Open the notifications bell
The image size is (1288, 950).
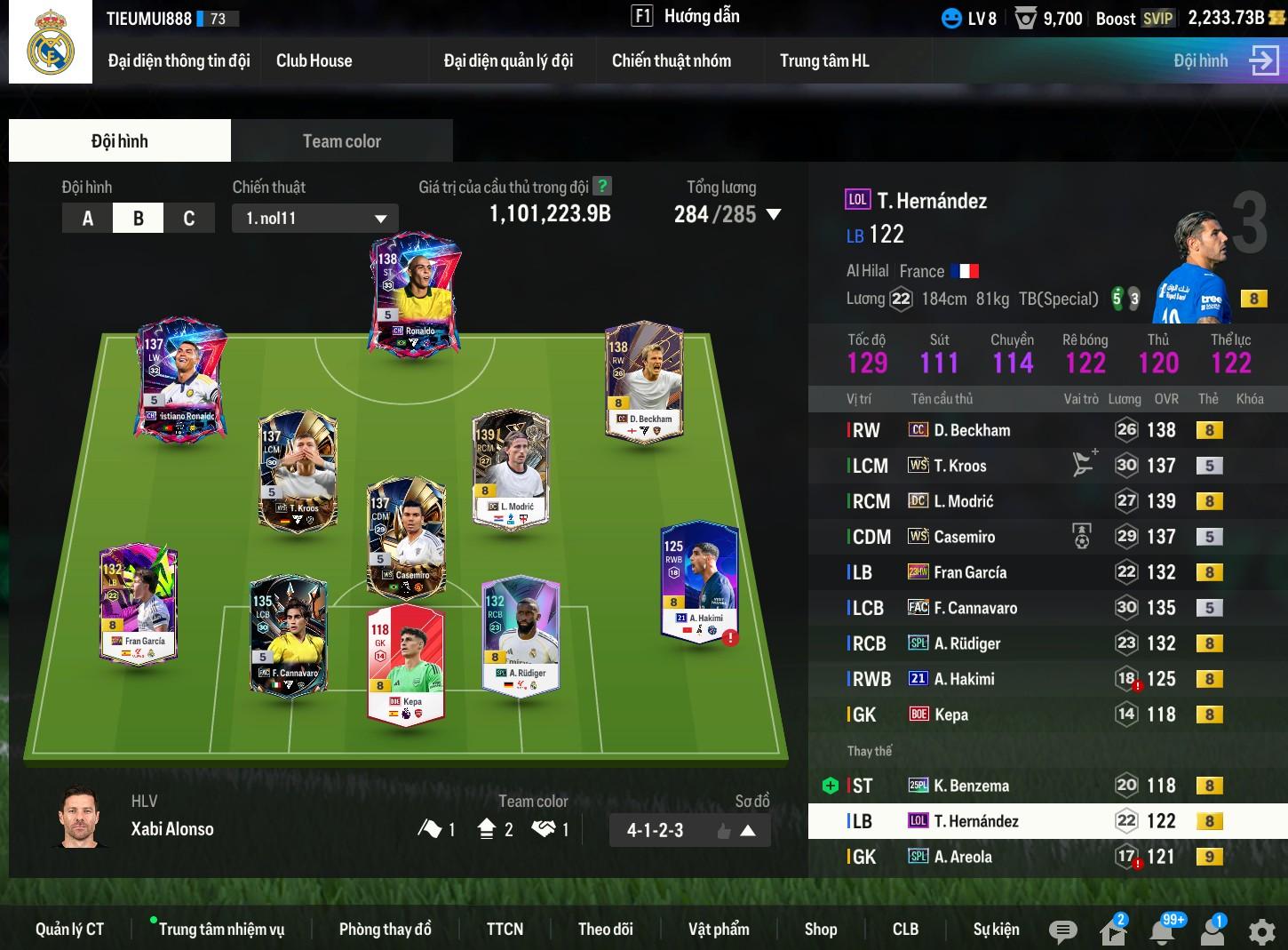point(1163,931)
